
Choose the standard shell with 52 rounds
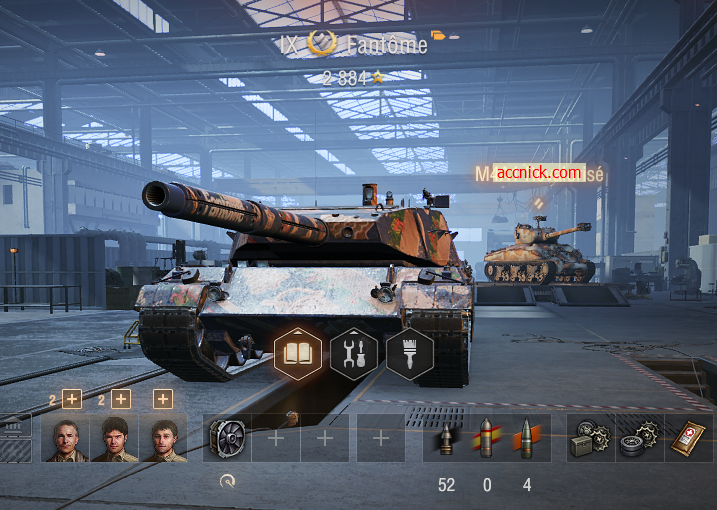coord(447,438)
